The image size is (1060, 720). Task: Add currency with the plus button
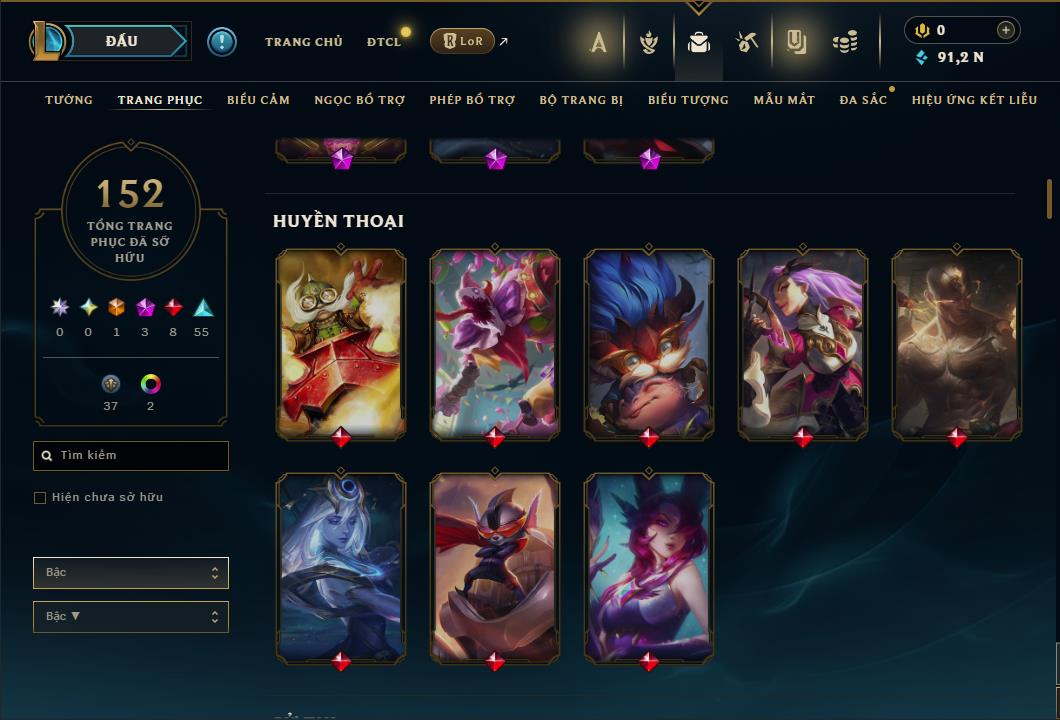click(x=1005, y=30)
